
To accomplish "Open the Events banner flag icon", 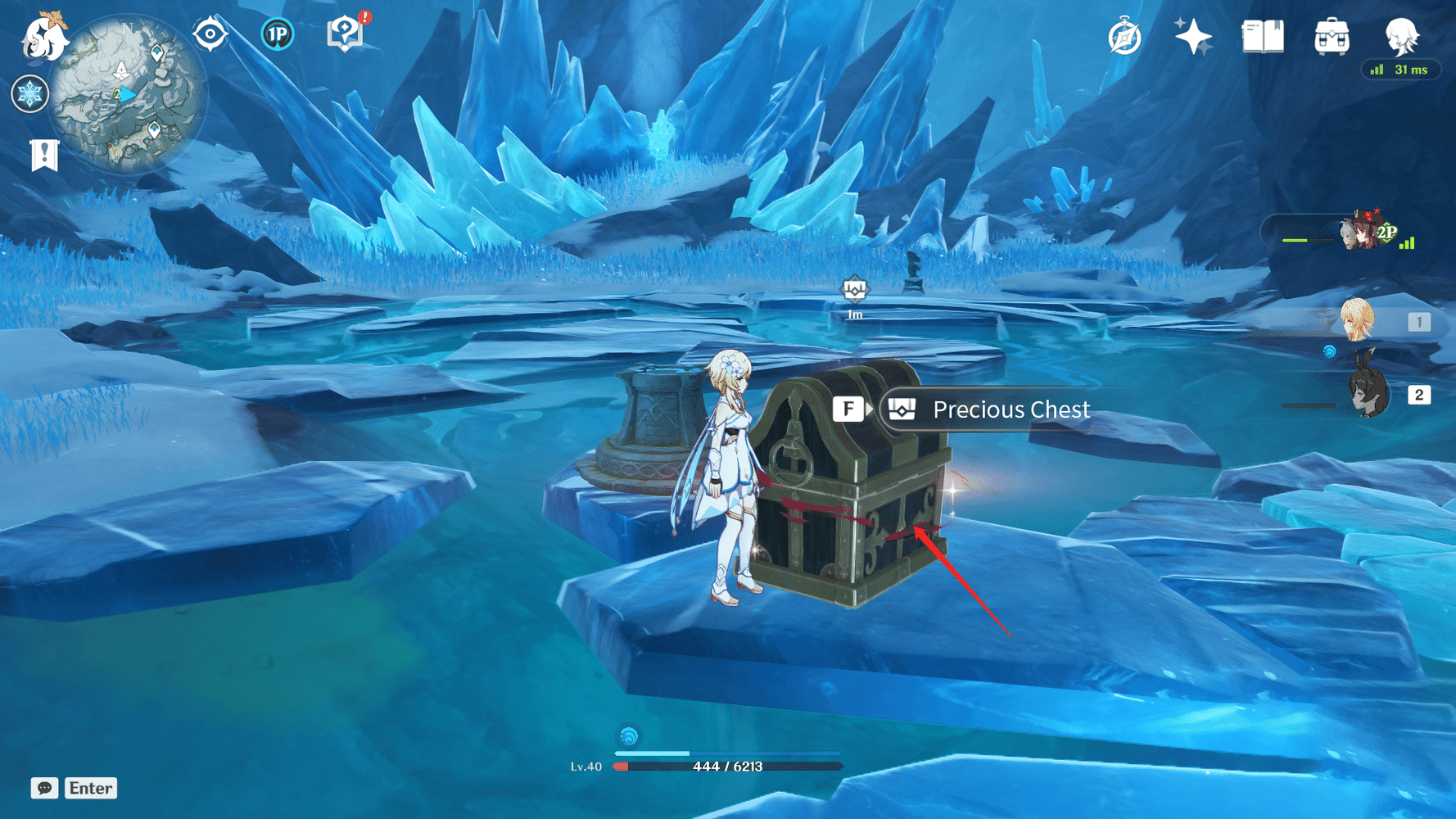I will tap(44, 154).
